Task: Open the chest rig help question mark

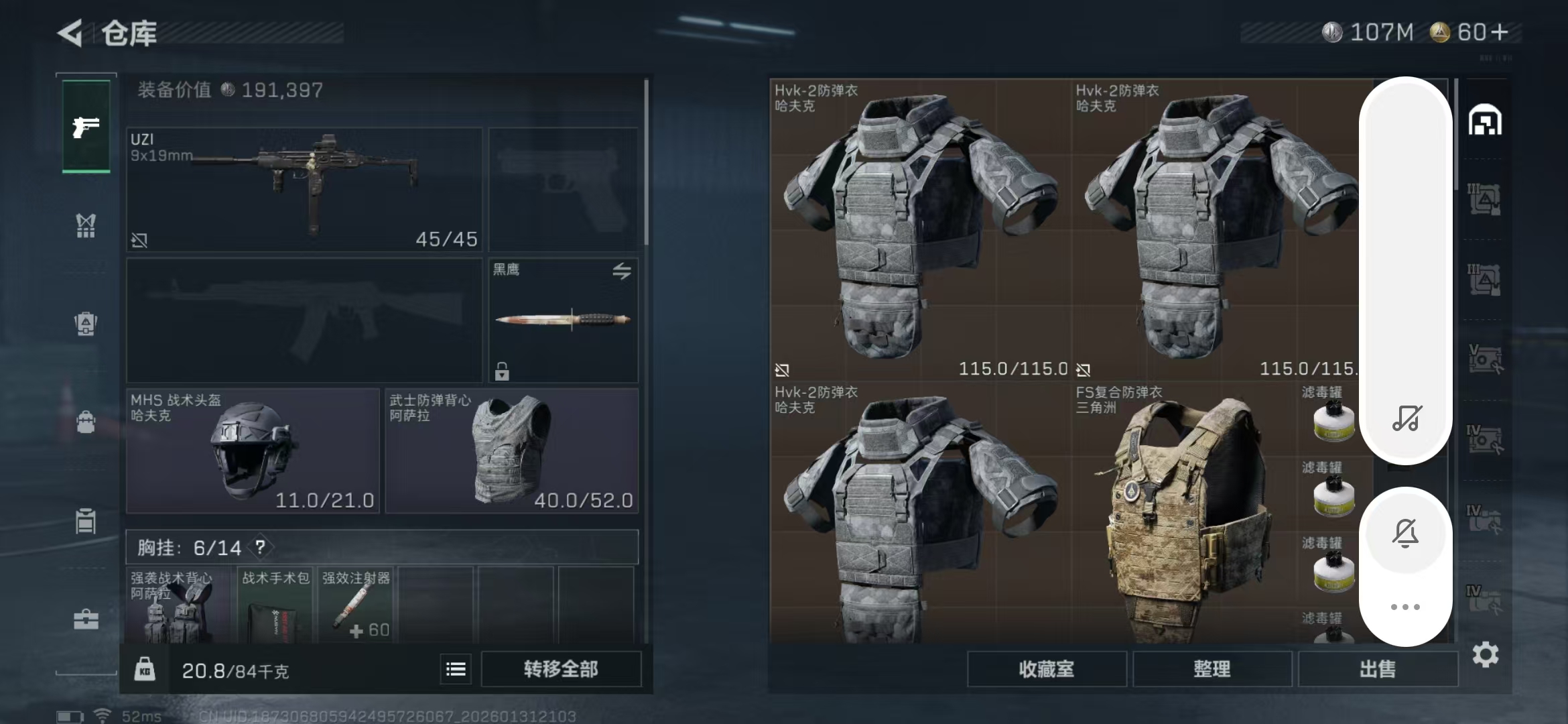Action: click(x=260, y=547)
